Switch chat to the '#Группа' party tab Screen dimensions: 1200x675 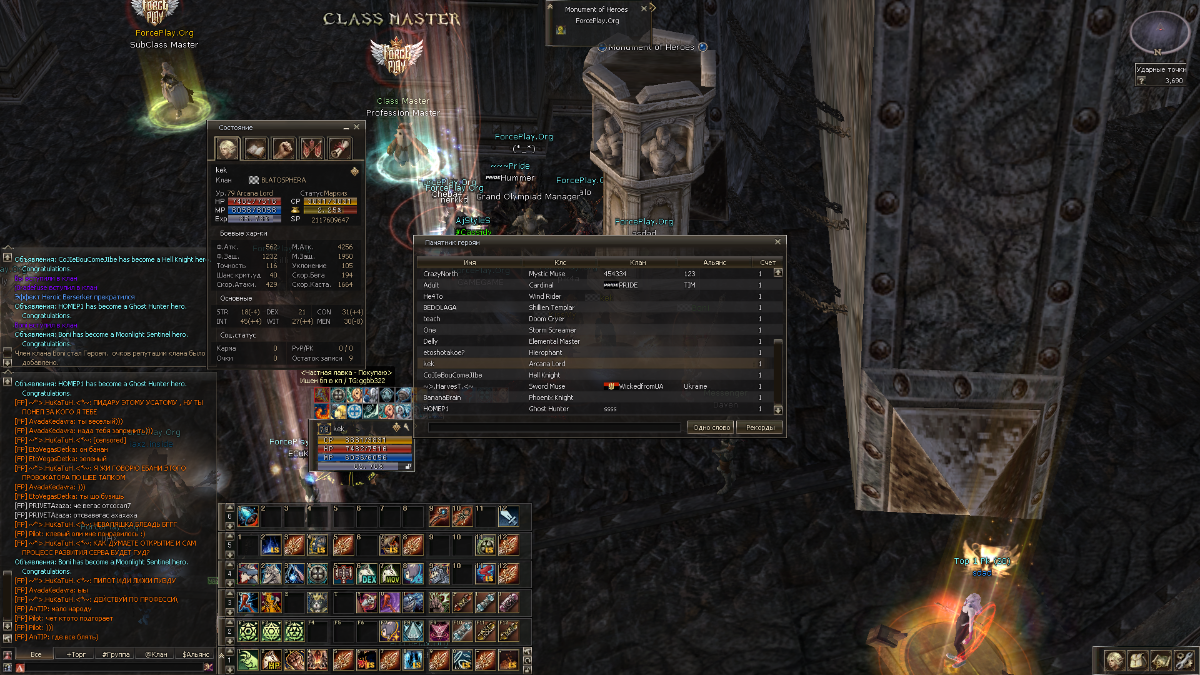(x=115, y=654)
